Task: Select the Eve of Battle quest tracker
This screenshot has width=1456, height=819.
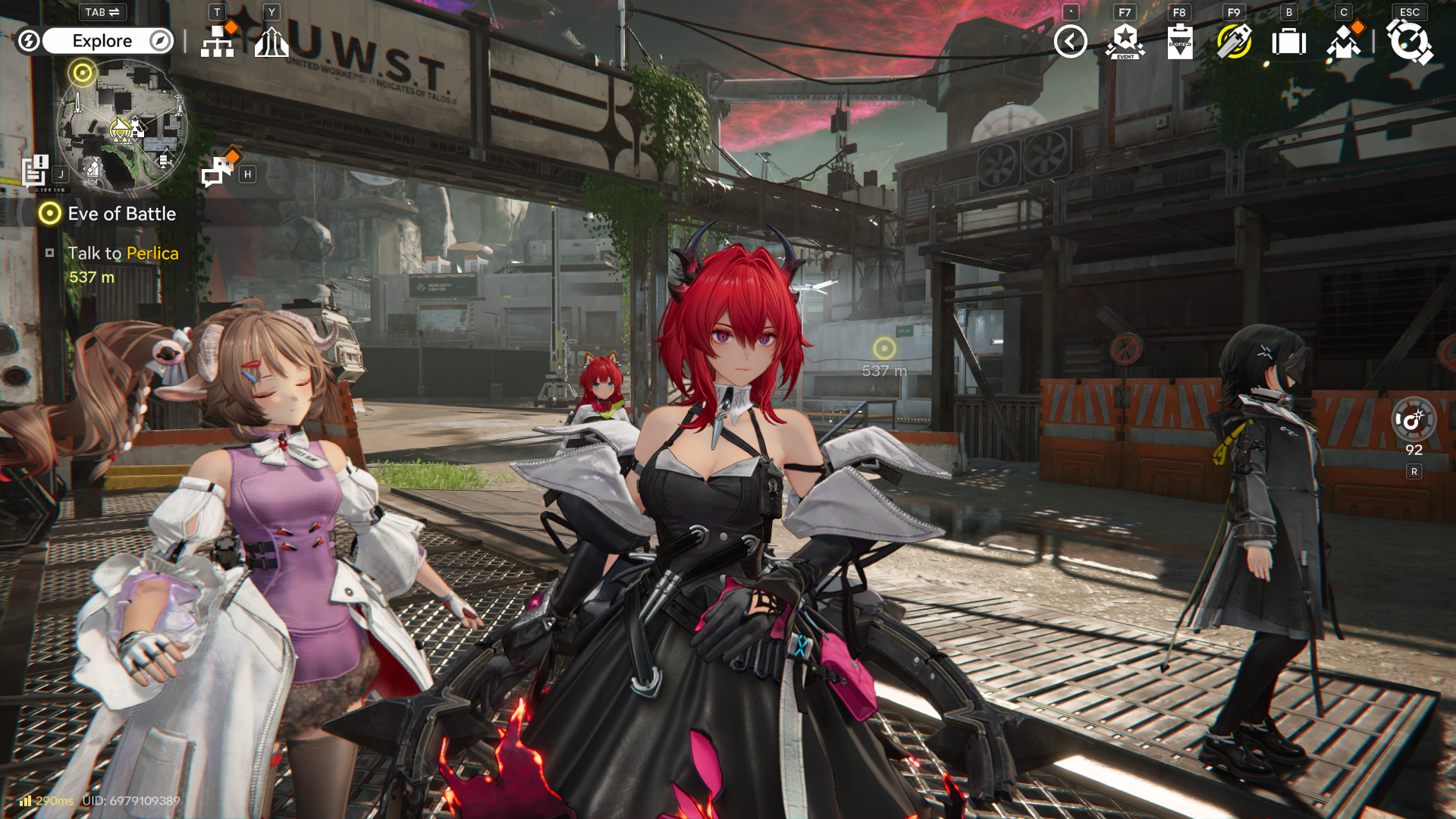Action: click(121, 214)
